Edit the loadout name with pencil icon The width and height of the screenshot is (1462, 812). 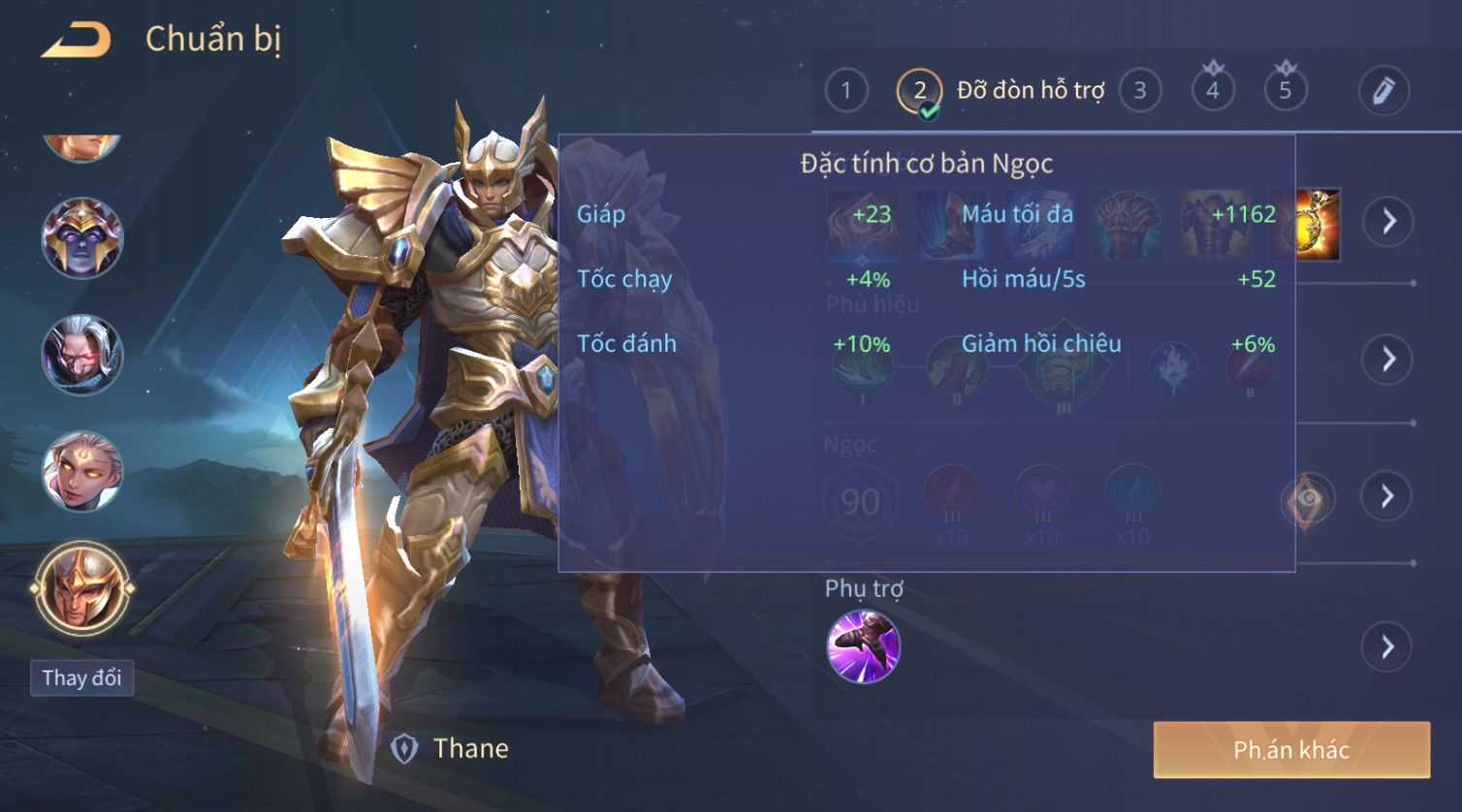click(1383, 91)
